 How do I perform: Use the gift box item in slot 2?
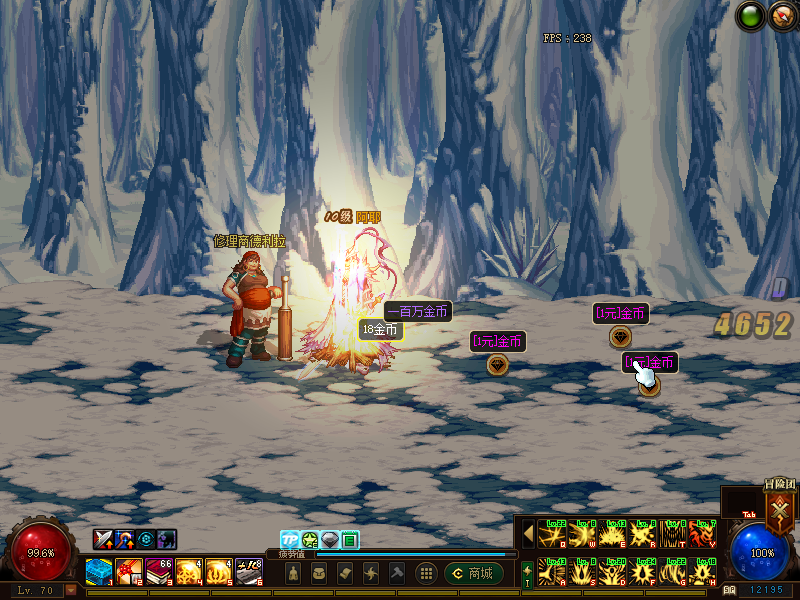128,571
